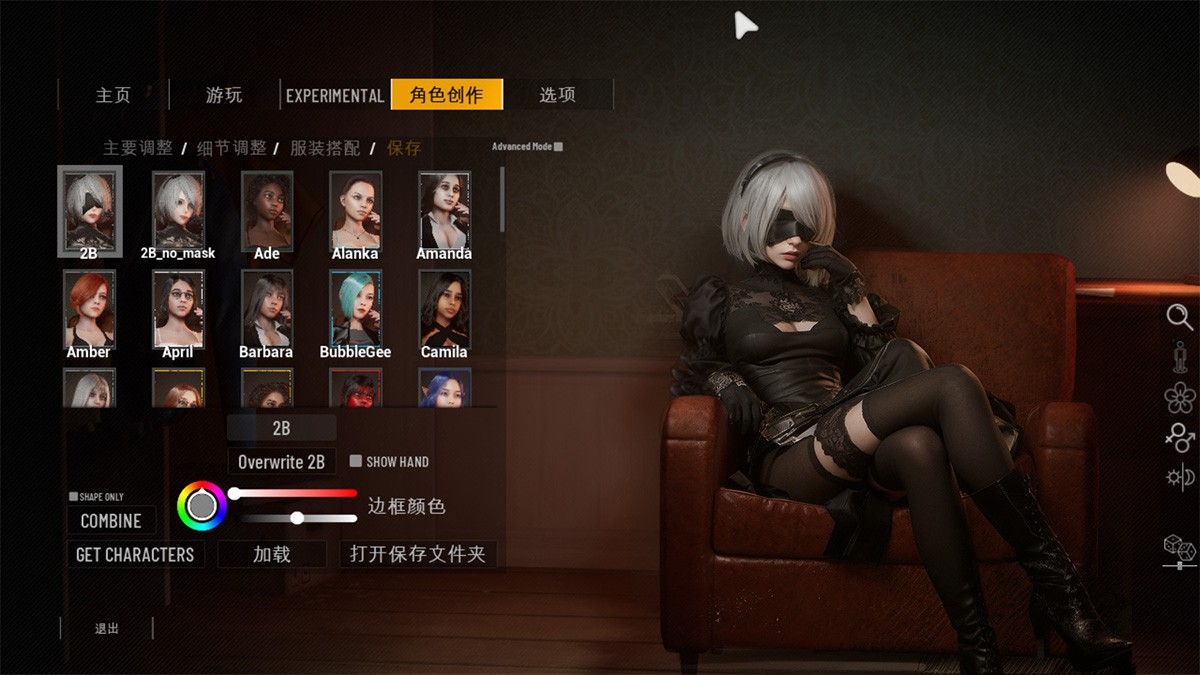The width and height of the screenshot is (1200, 675).
Task: Load character with the 加载 button
Action: (x=272, y=554)
